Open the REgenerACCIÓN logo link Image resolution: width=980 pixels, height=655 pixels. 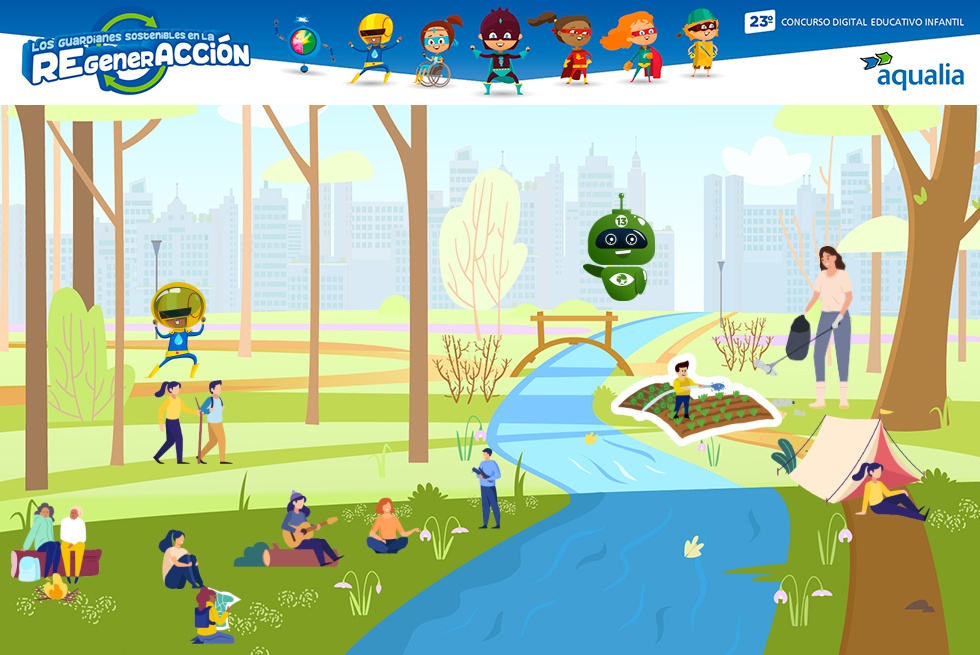coord(137,56)
